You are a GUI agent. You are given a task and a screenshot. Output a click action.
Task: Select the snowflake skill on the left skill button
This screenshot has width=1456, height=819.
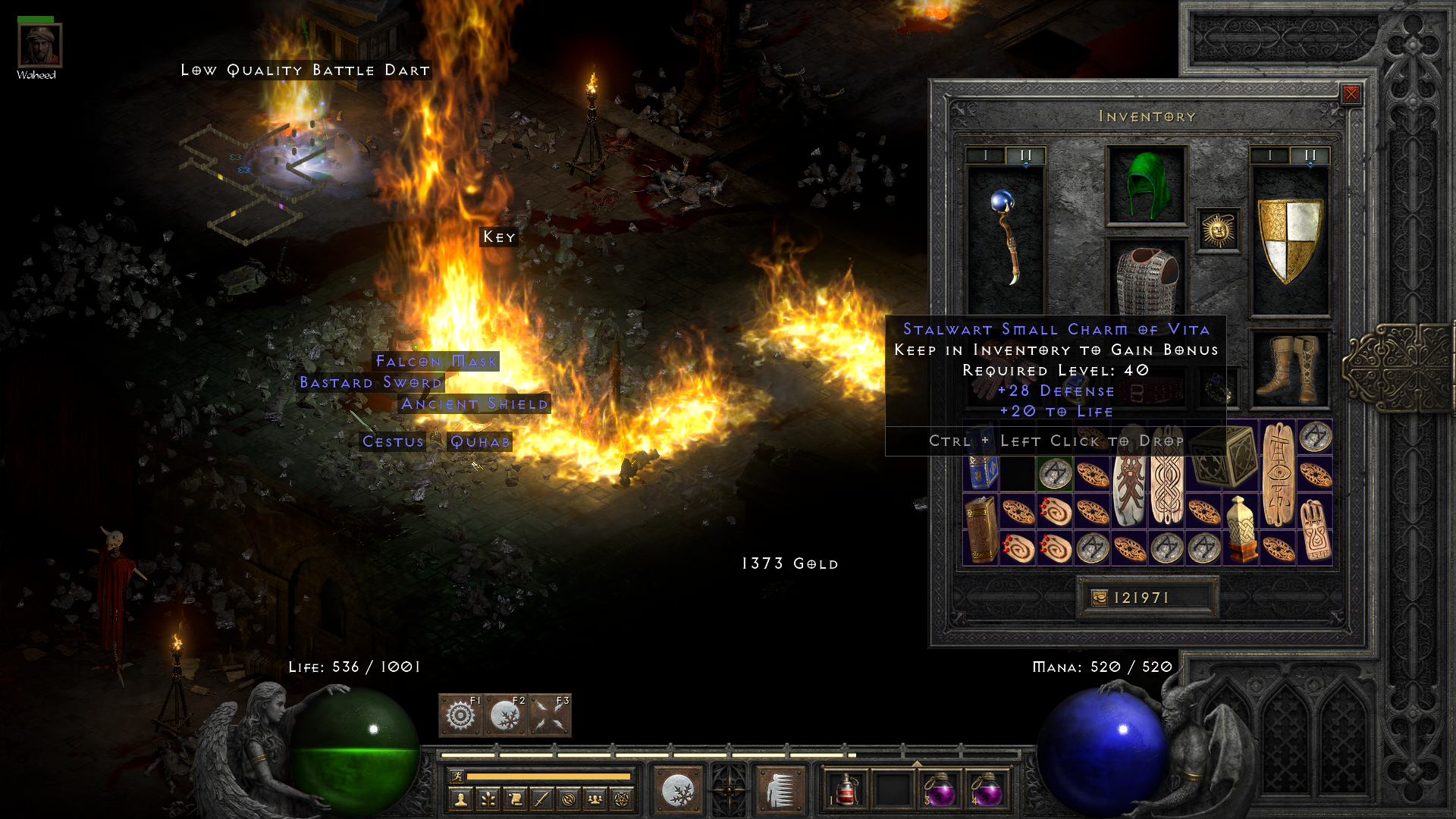[677, 790]
